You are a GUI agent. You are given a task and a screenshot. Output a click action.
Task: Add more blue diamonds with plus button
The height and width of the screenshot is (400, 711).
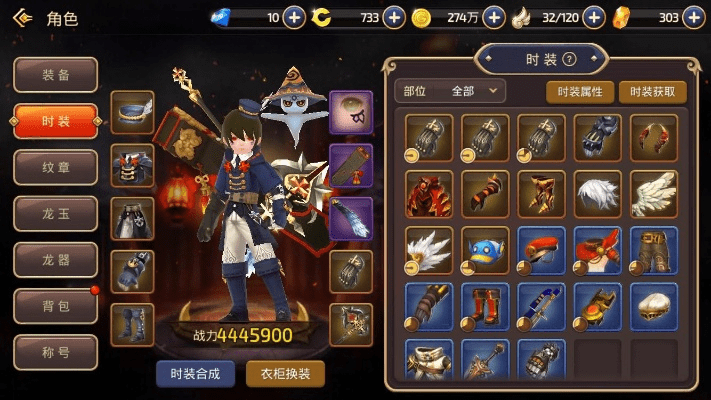click(294, 17)
